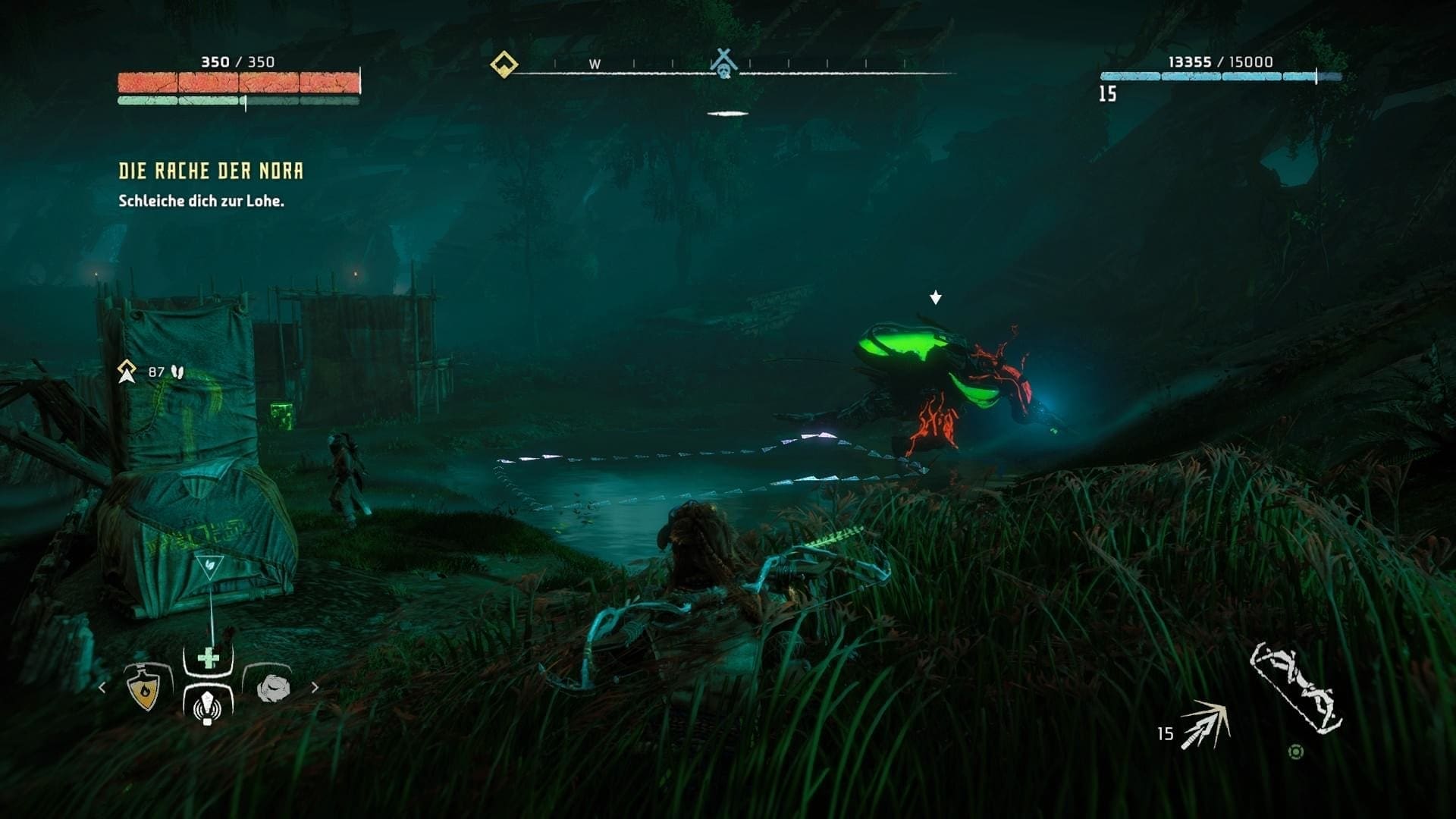
Task: Select the rock throwable slot
Action: pyautogui.click(x=273, y=689)
